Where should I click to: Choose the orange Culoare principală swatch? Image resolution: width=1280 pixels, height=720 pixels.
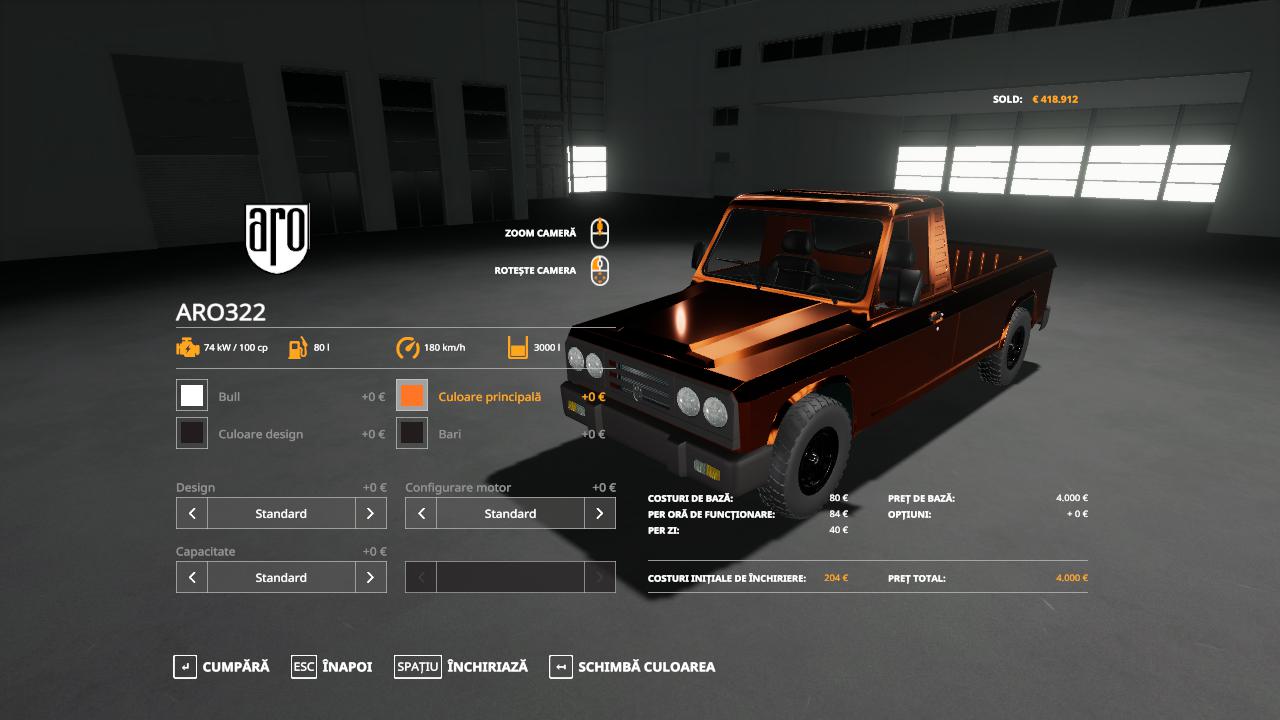pyautogui.click(x=412, y=396)
